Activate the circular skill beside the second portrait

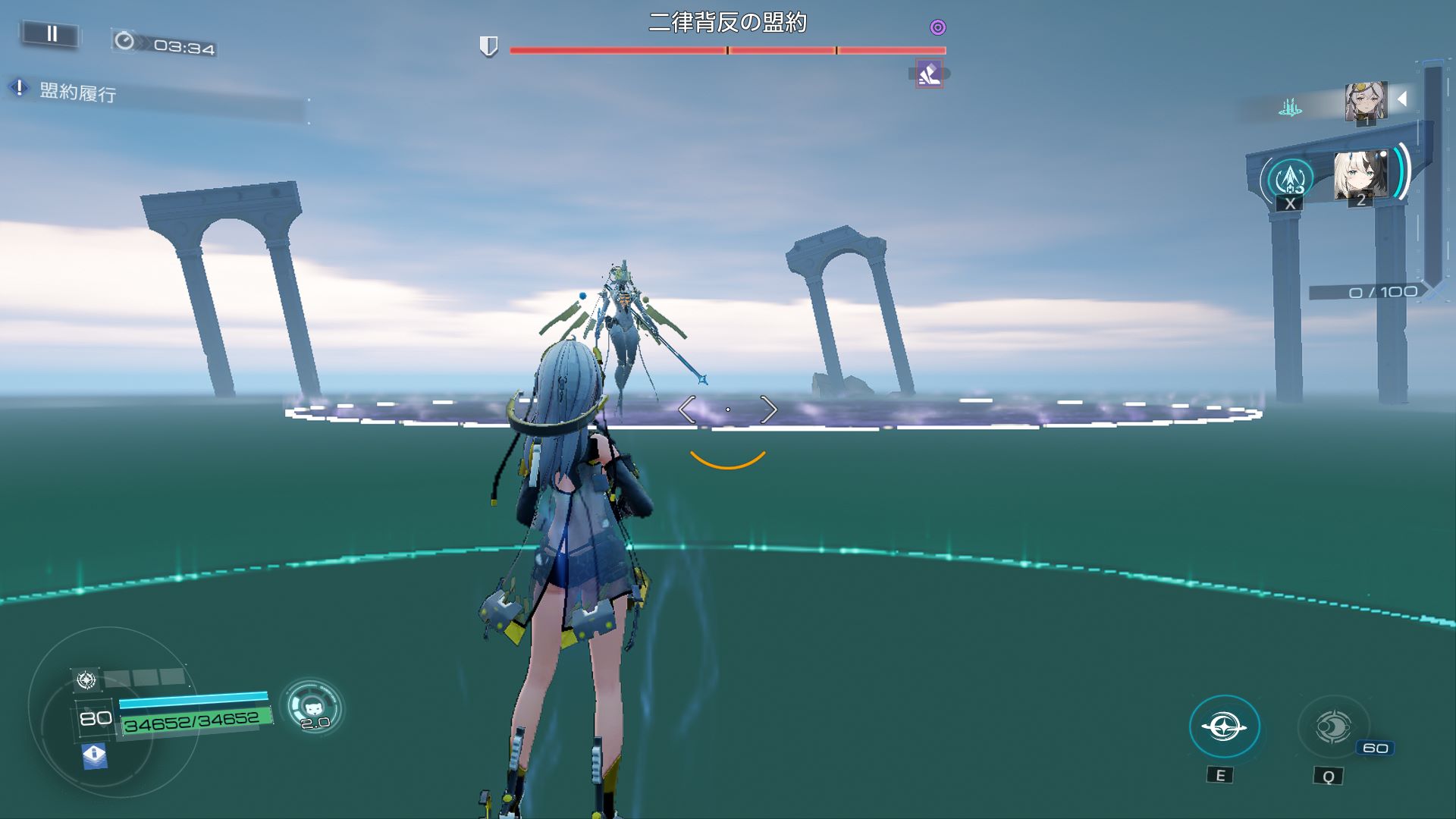1290,180
